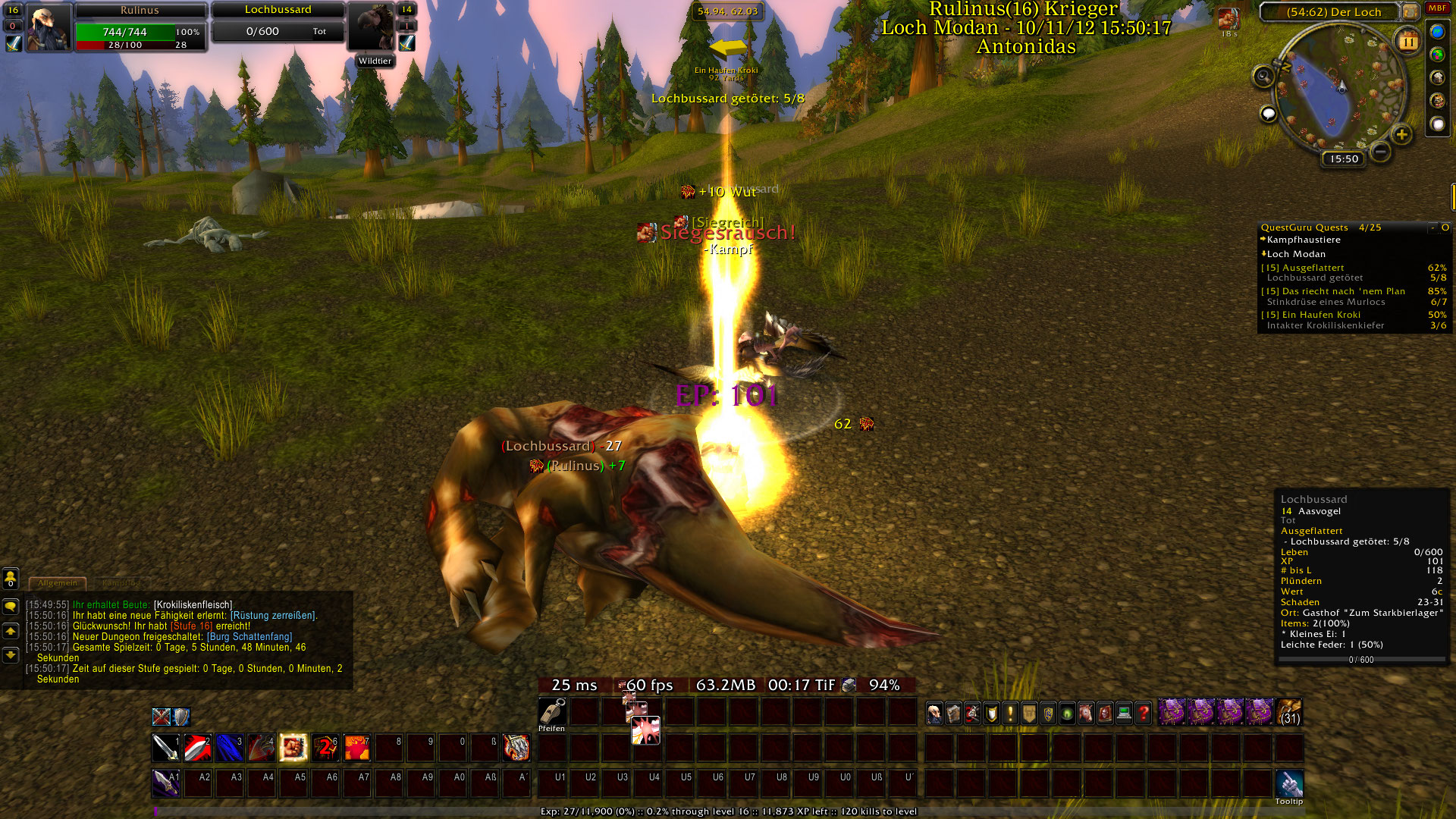Open the red question mark help menu

coord(1144,713)
